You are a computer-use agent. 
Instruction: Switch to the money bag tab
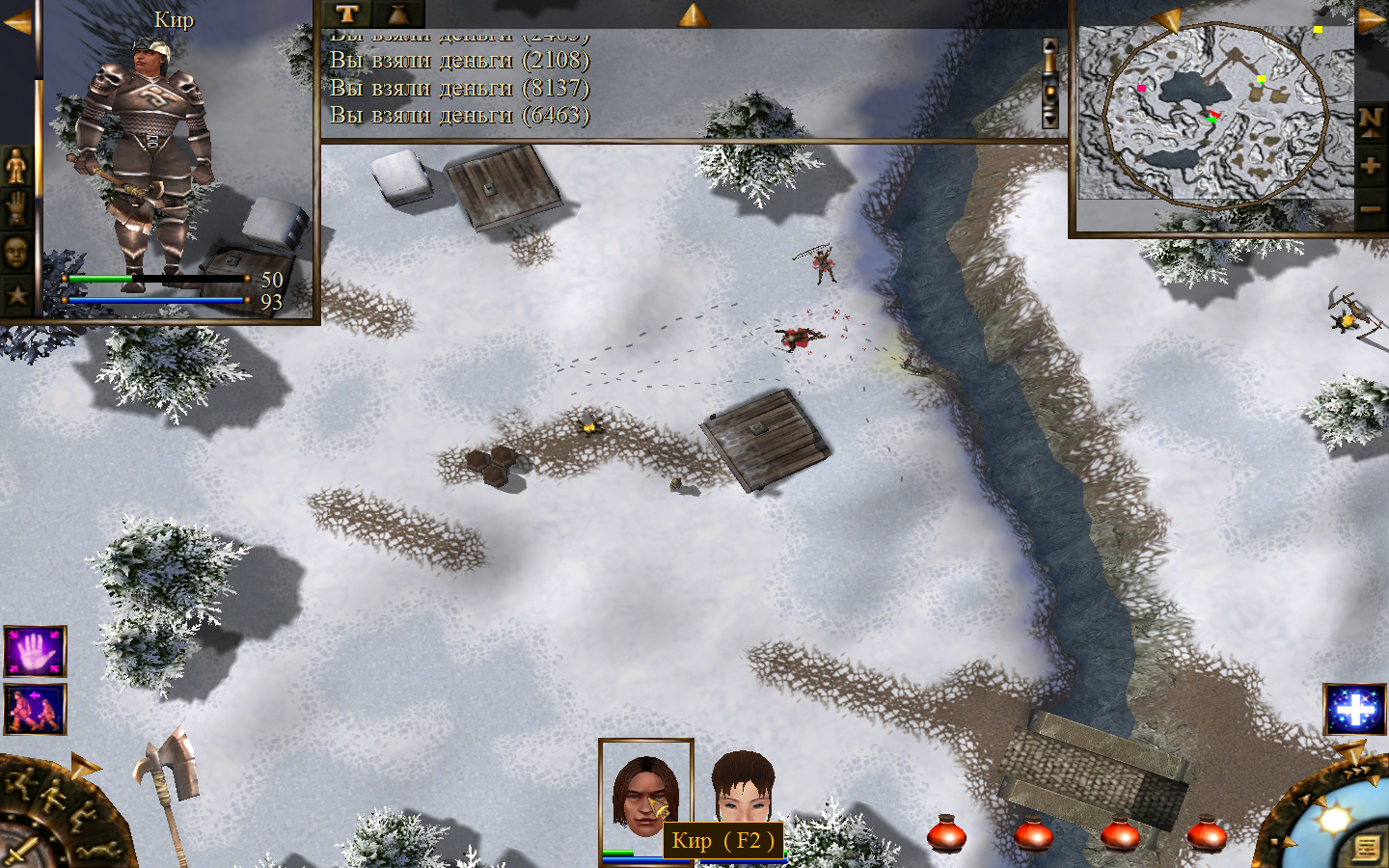pos(397,14)
